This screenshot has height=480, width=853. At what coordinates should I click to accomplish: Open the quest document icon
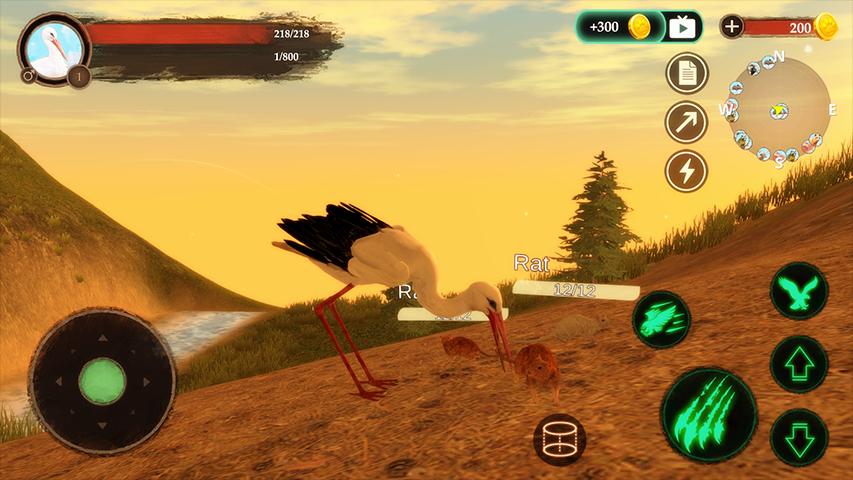tap(687, 73)
